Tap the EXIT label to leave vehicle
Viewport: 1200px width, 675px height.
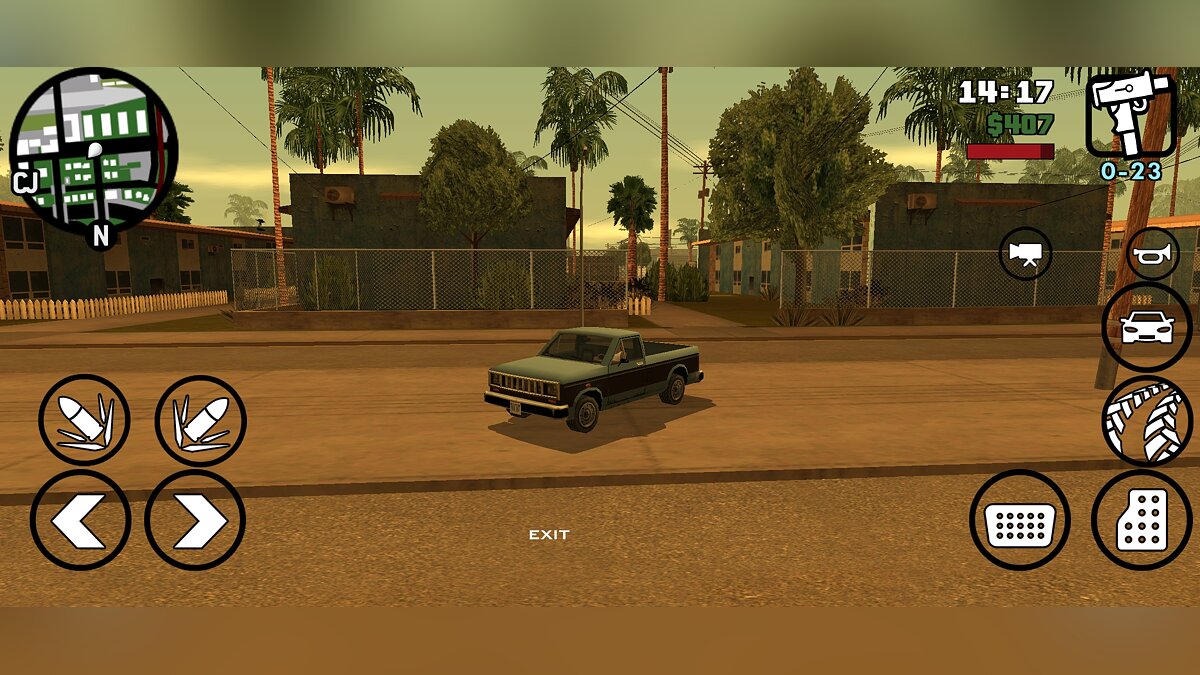pyautogui.click(x=549, y=535)
